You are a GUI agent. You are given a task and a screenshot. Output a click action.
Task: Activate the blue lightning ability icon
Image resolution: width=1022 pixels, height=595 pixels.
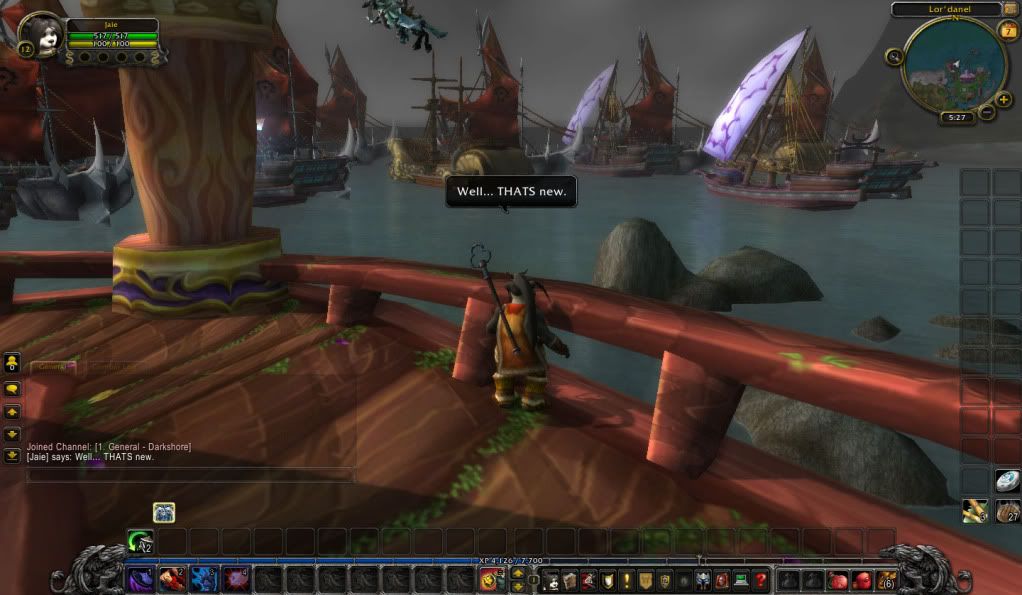[204, 579]
